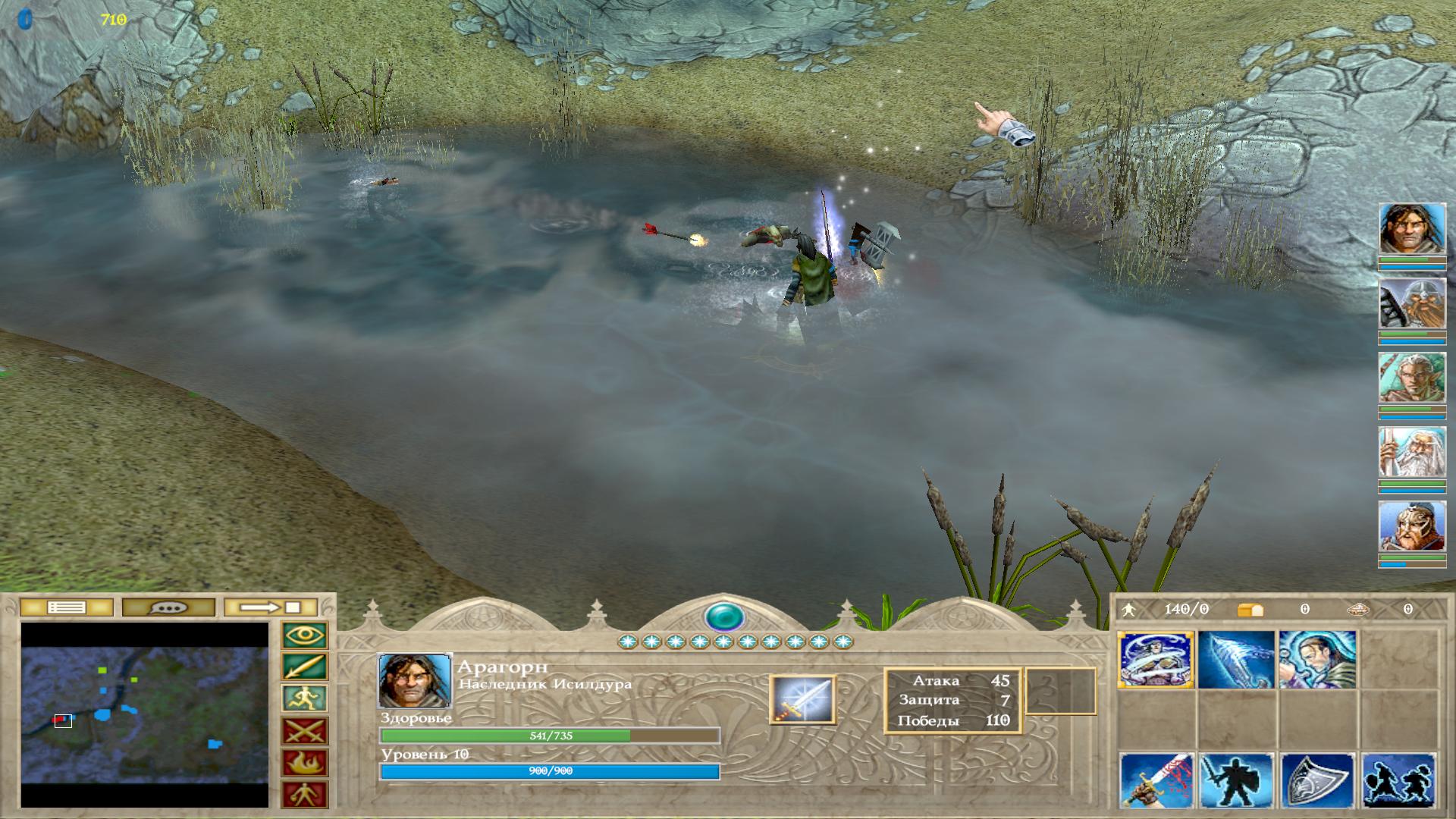Use the icy blade ability
The image size is (1456, 819).
pyautogui.click(x=1236, y=660)
